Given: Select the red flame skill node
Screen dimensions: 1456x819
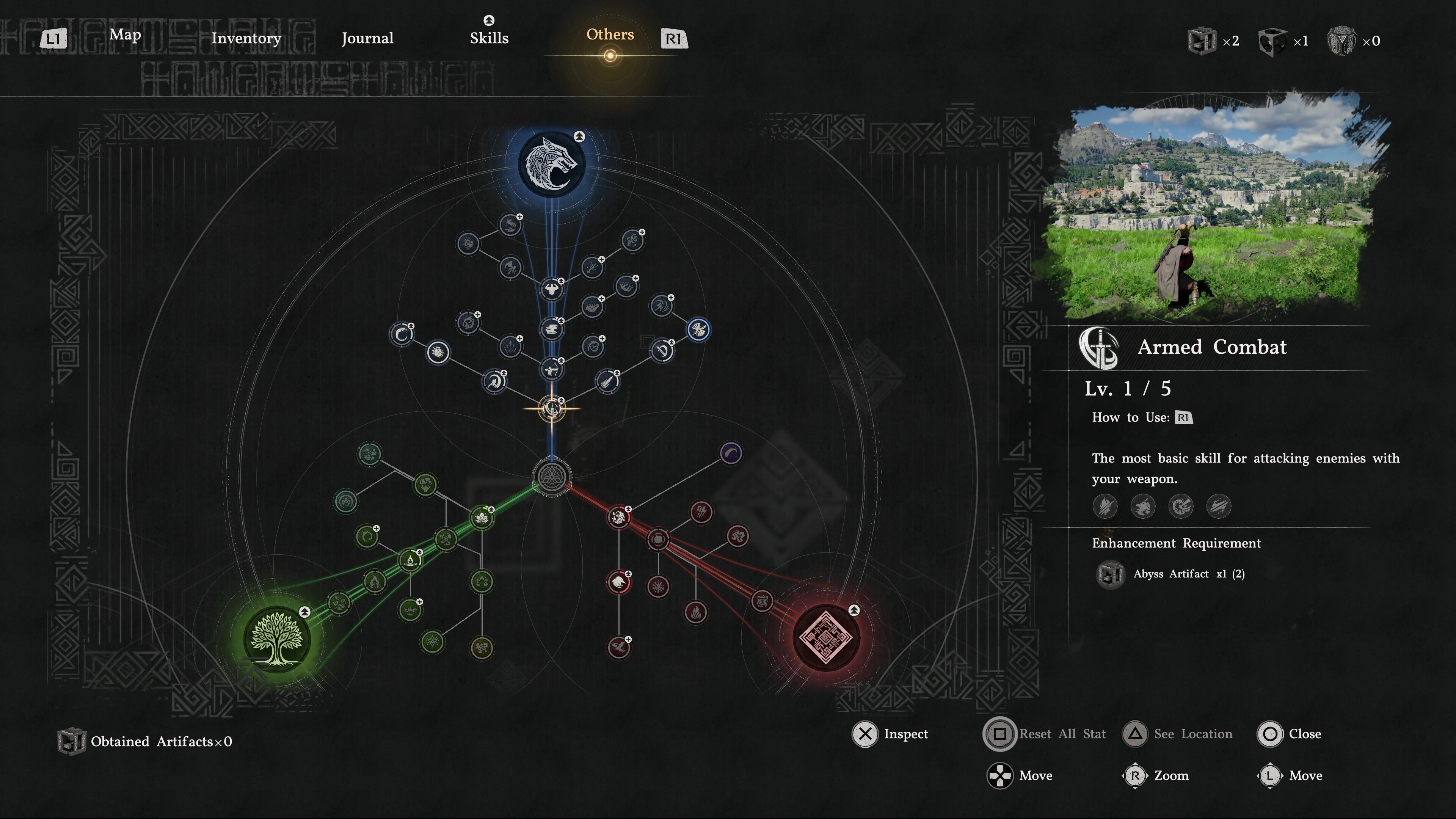Looking at the screenshot, I should [695, 612].
